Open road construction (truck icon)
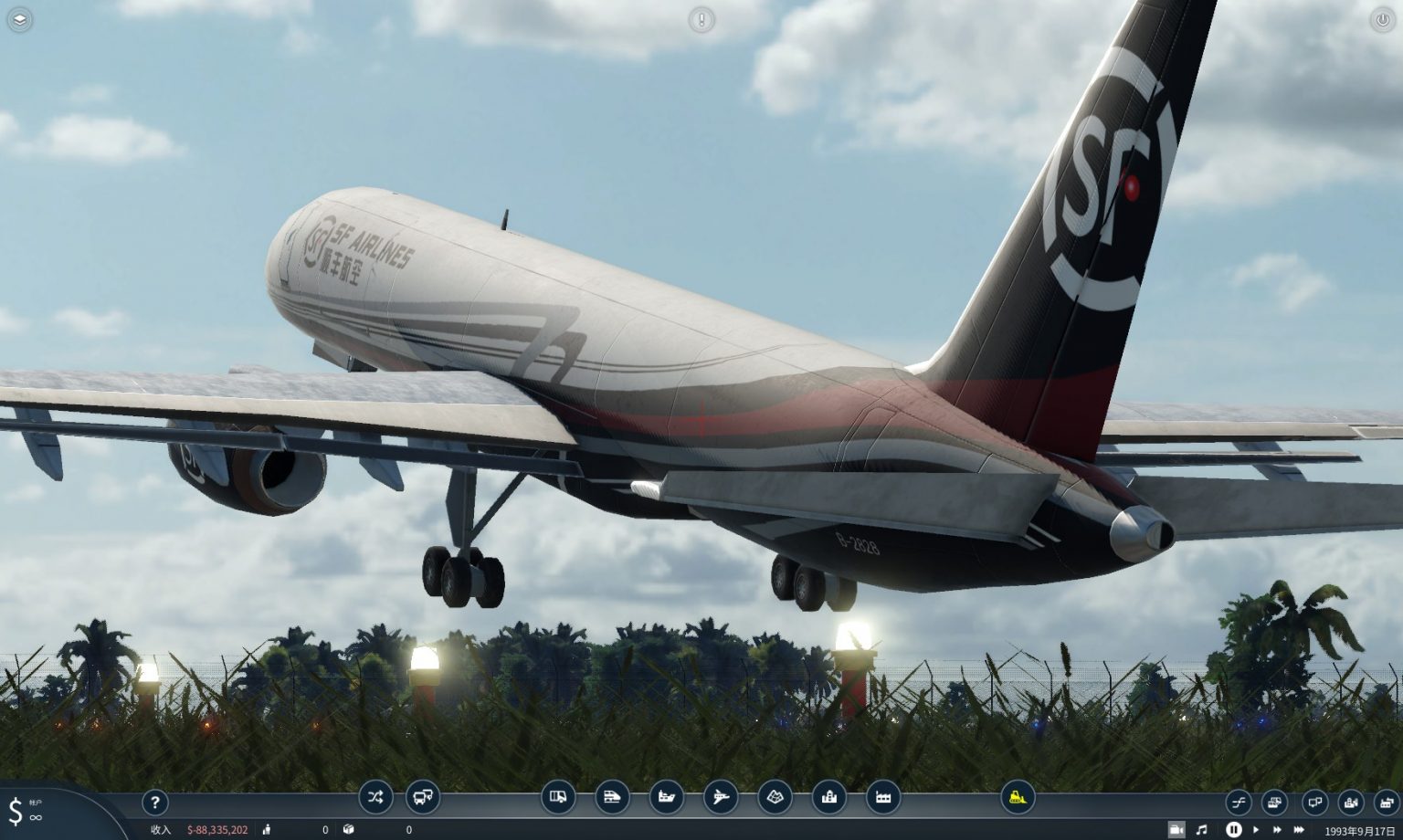The height and width of the screenshot is (840, 1403). [558, 797]
